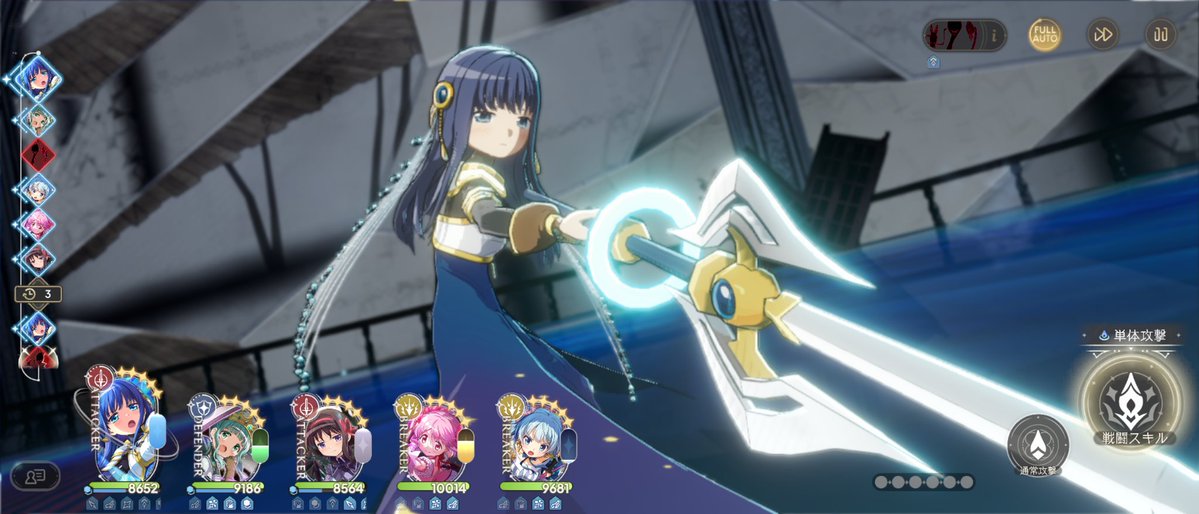1199x514 pixels.
Task: Open the party status detail button
Action: click(35, 476)
